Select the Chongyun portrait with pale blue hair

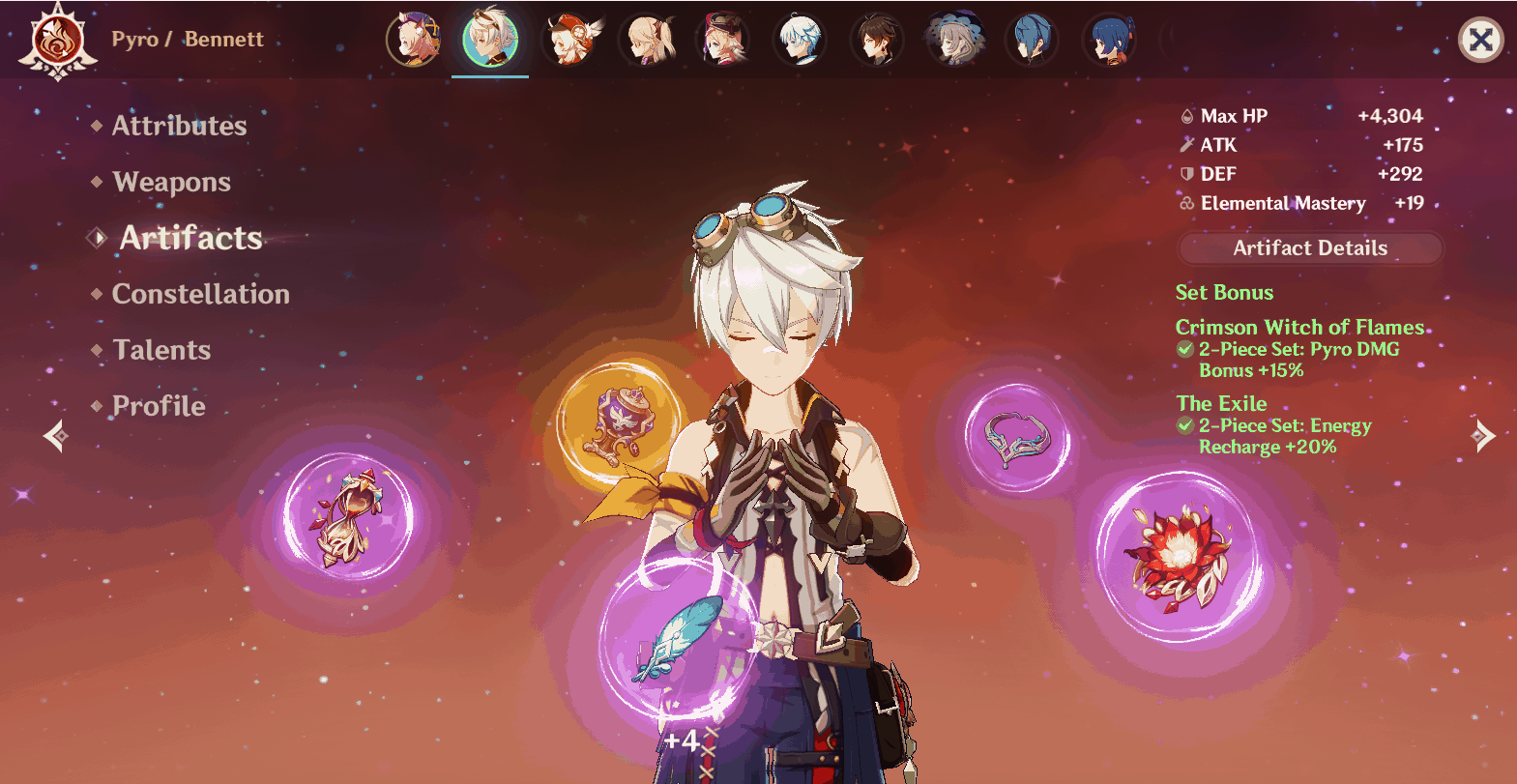(x=801, y=41)
